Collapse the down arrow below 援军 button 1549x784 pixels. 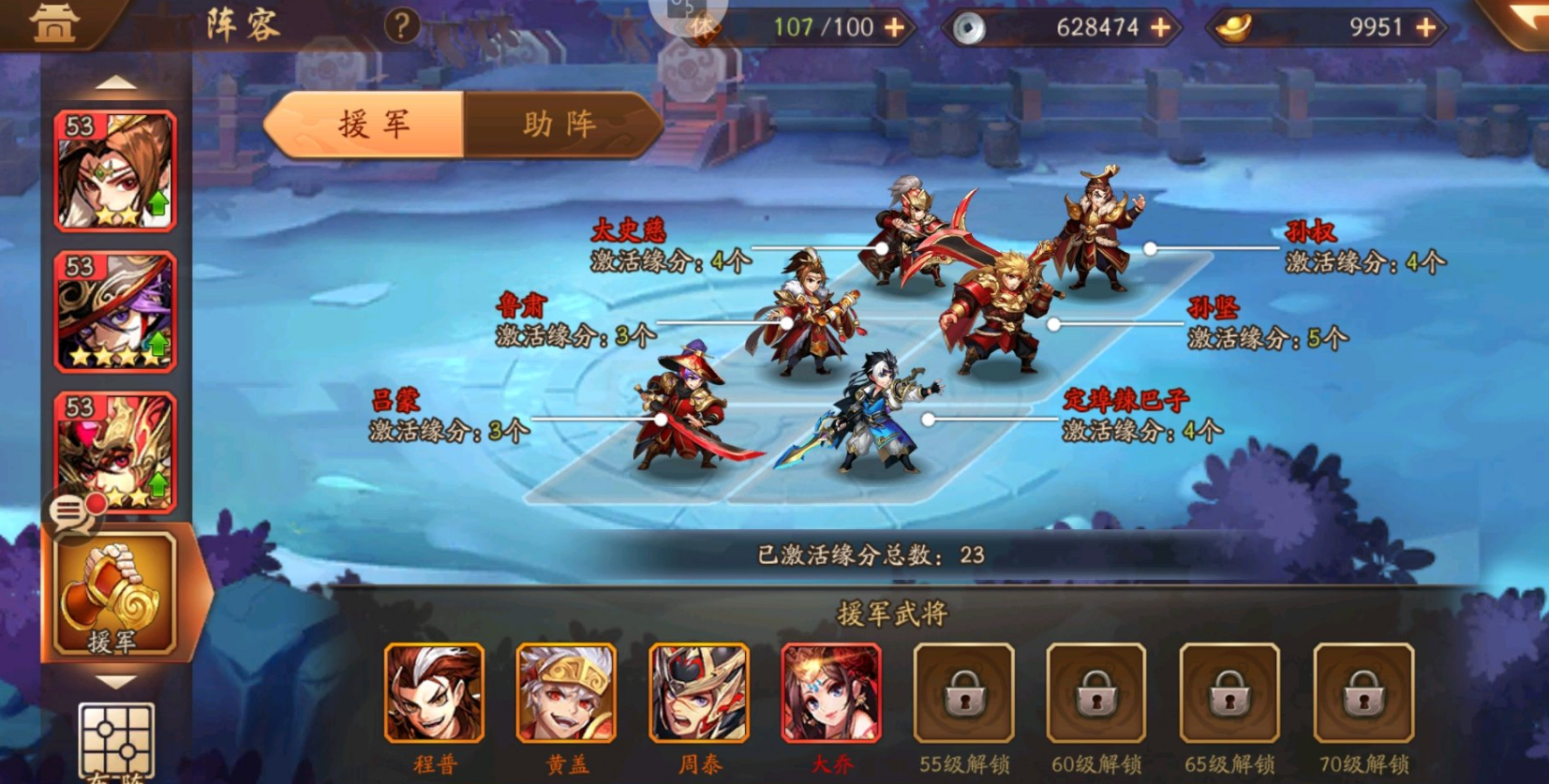point(114,681)
